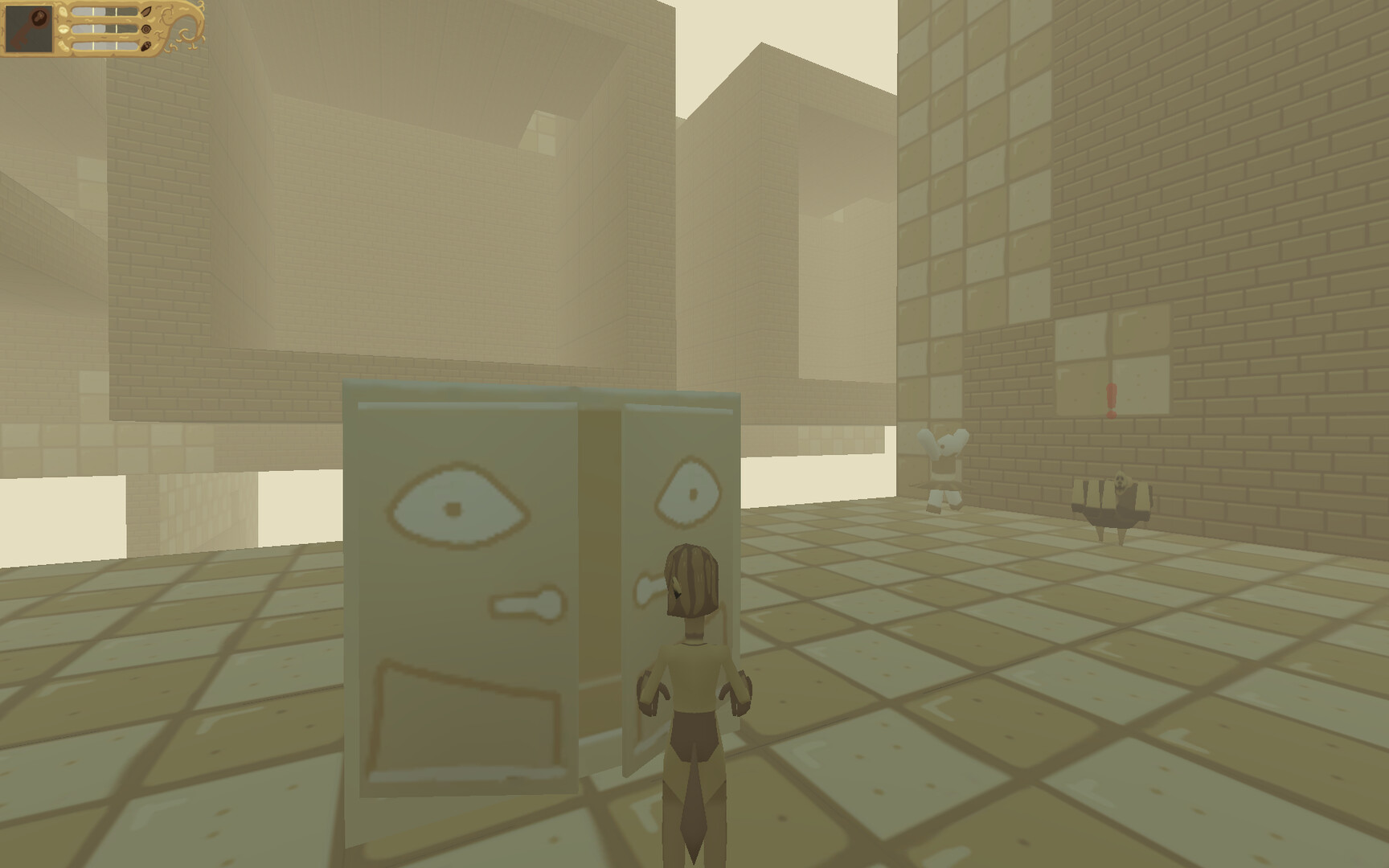This screenshot has height=868, width=1389.
Task: Click the tree-ring icon next to the middle bar
Action: tap(145, 29)
